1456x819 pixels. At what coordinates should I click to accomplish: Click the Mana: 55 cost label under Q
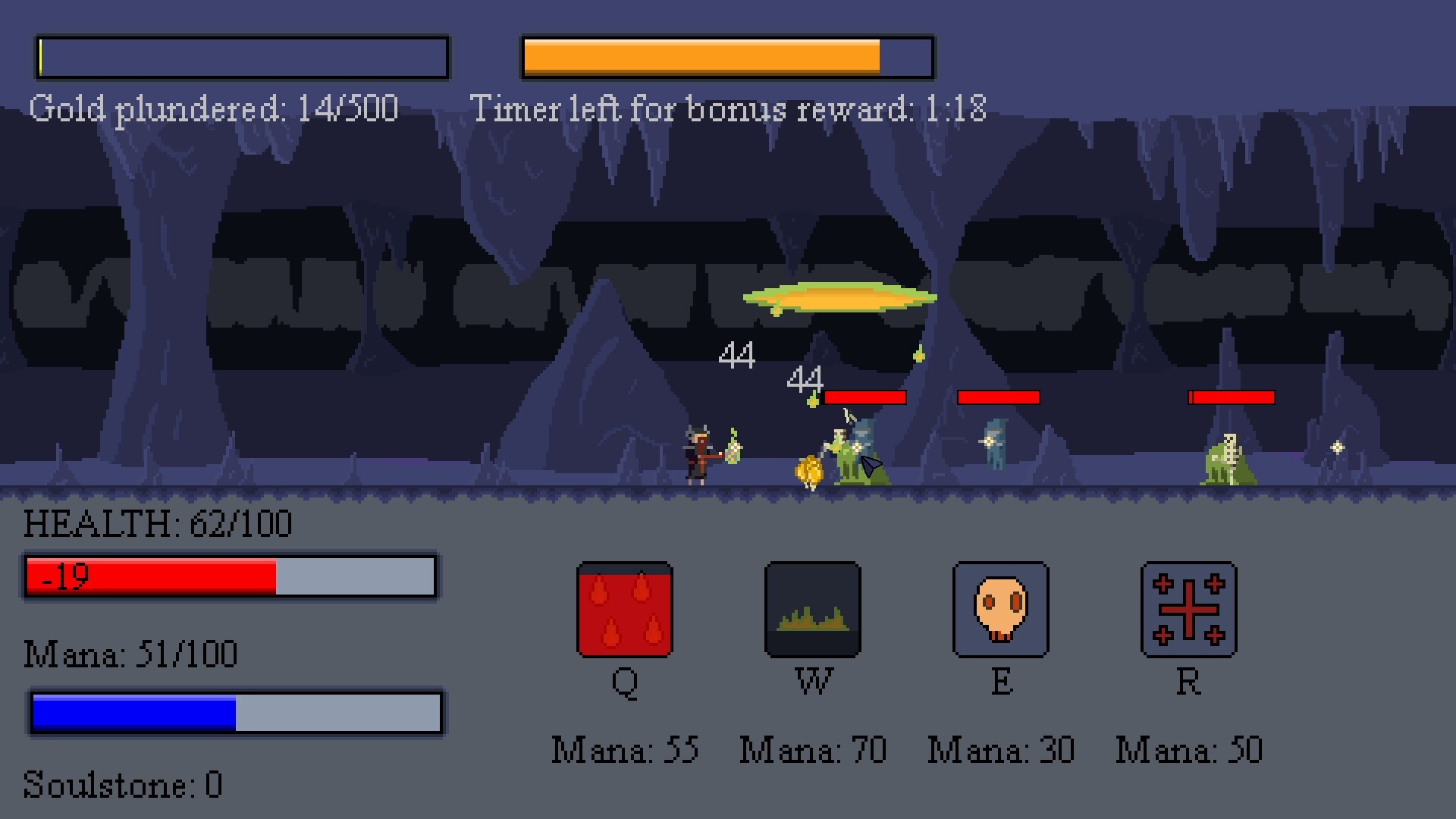[625, 749]
